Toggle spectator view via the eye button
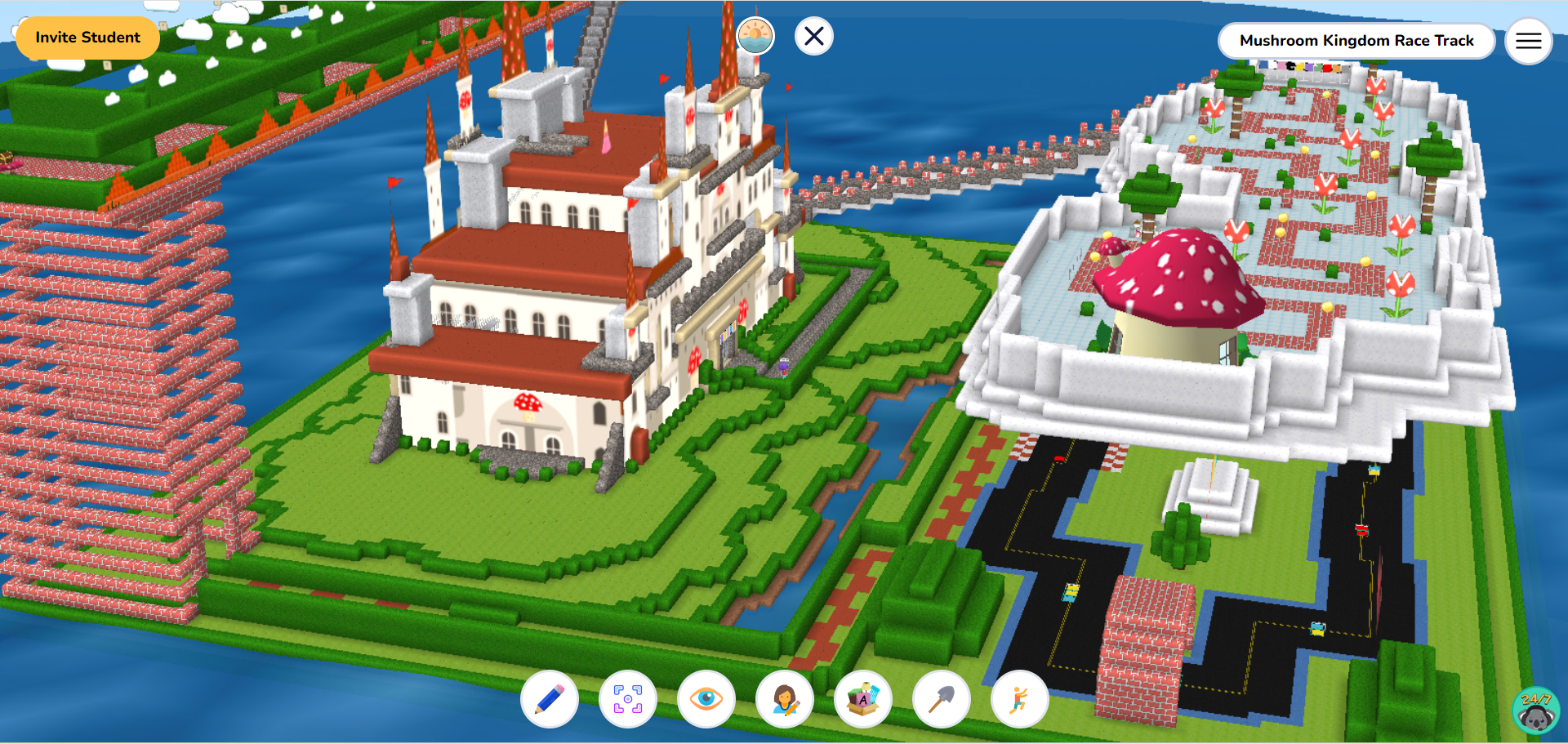1568x744 pixels. click(x=706, y=700)
